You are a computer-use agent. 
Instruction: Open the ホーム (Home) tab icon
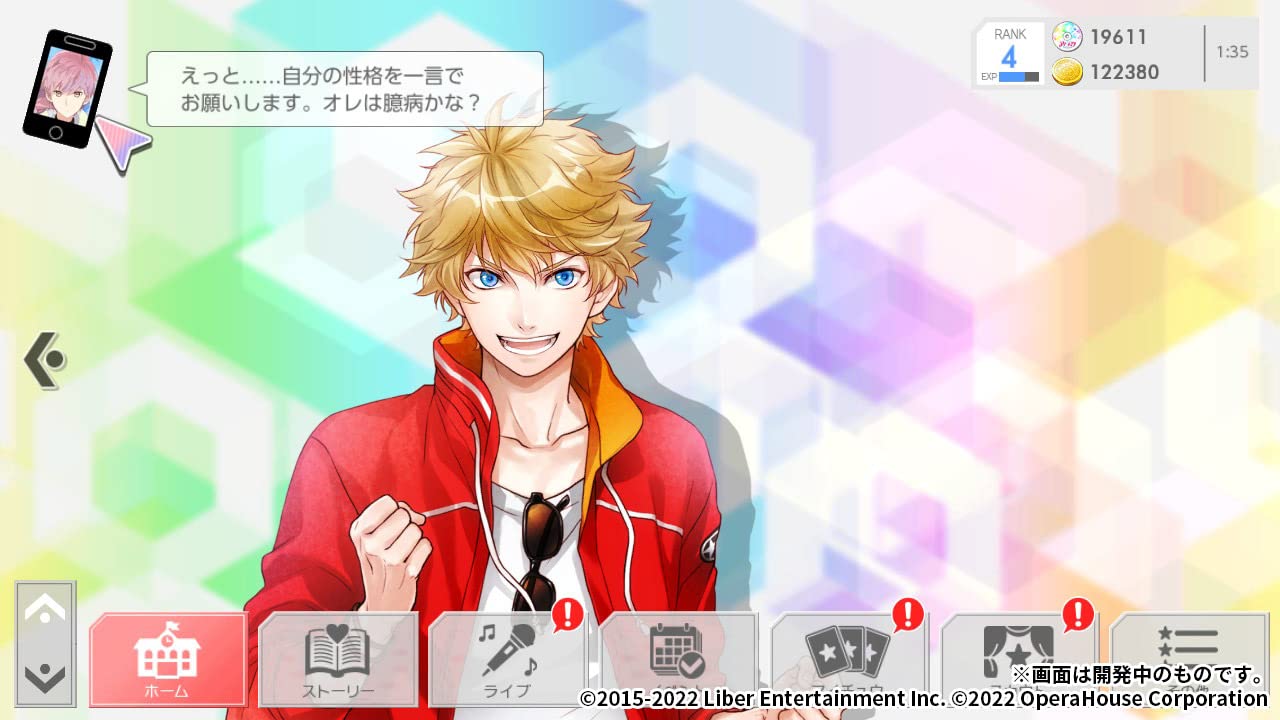tap(167, 657)
